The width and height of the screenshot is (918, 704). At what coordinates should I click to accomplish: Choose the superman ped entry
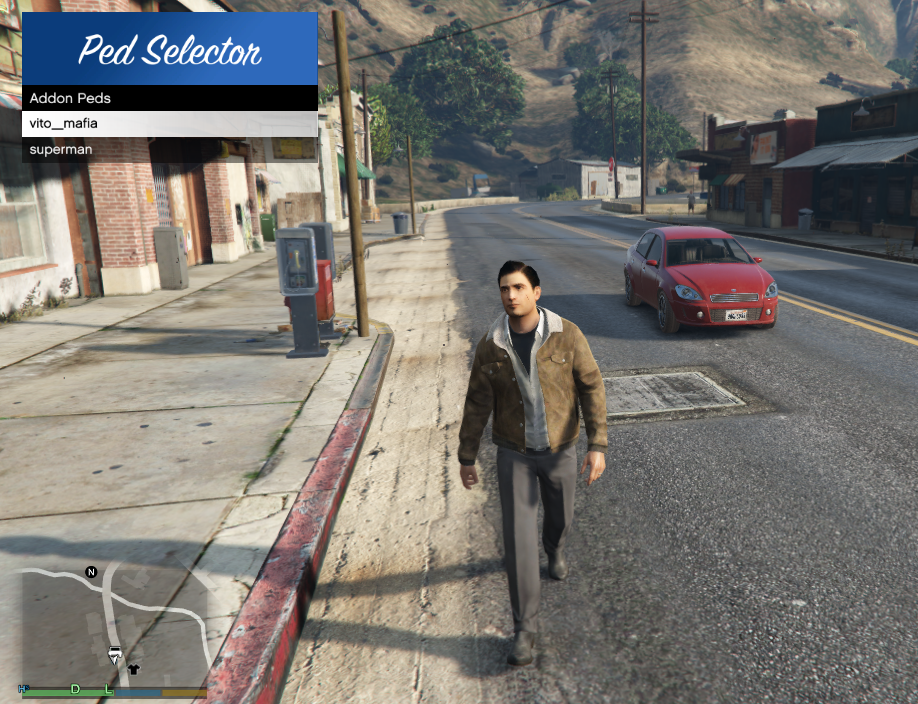click(x=169, y=150)
